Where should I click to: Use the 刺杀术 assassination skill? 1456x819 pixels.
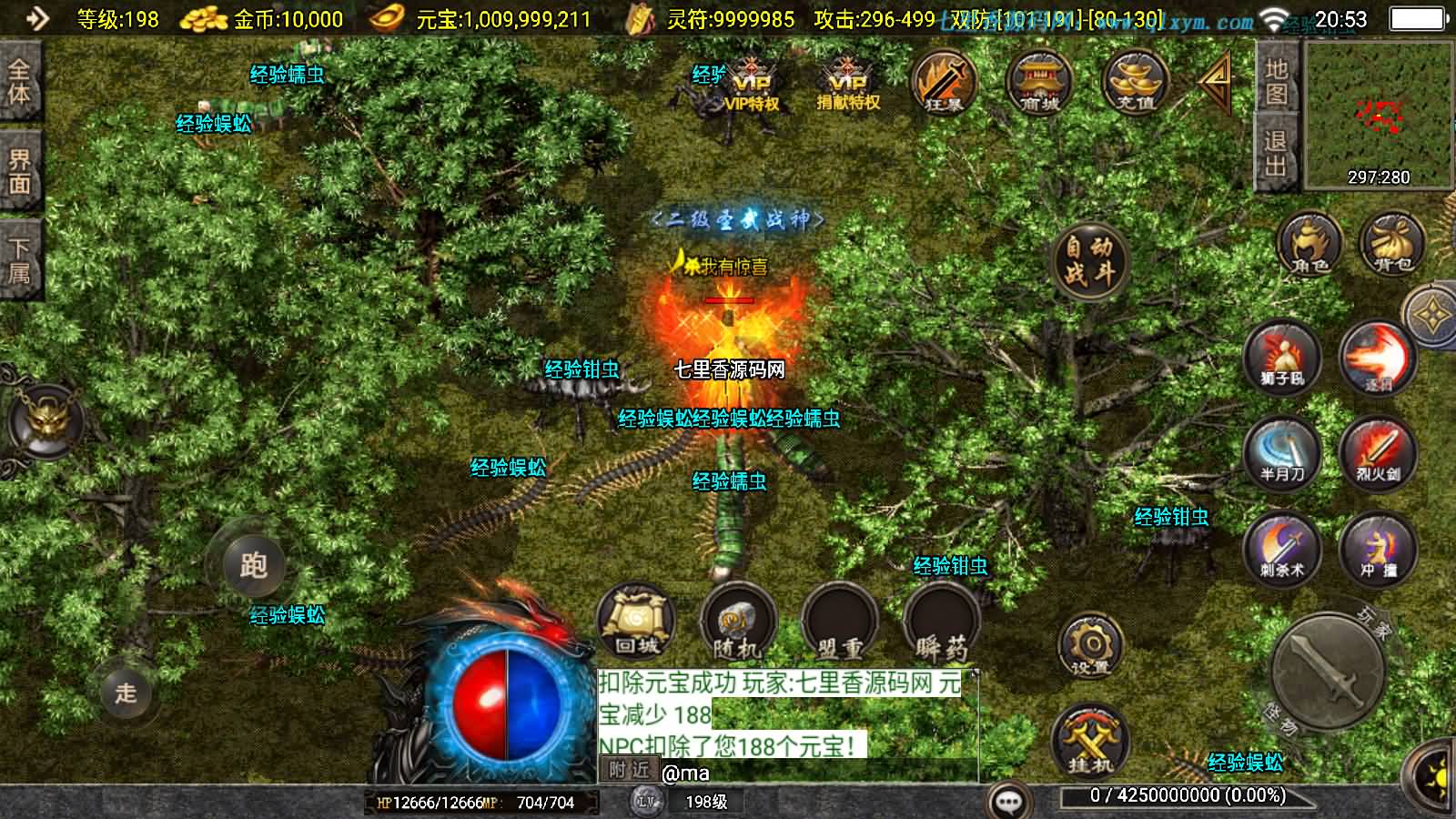1282,549
